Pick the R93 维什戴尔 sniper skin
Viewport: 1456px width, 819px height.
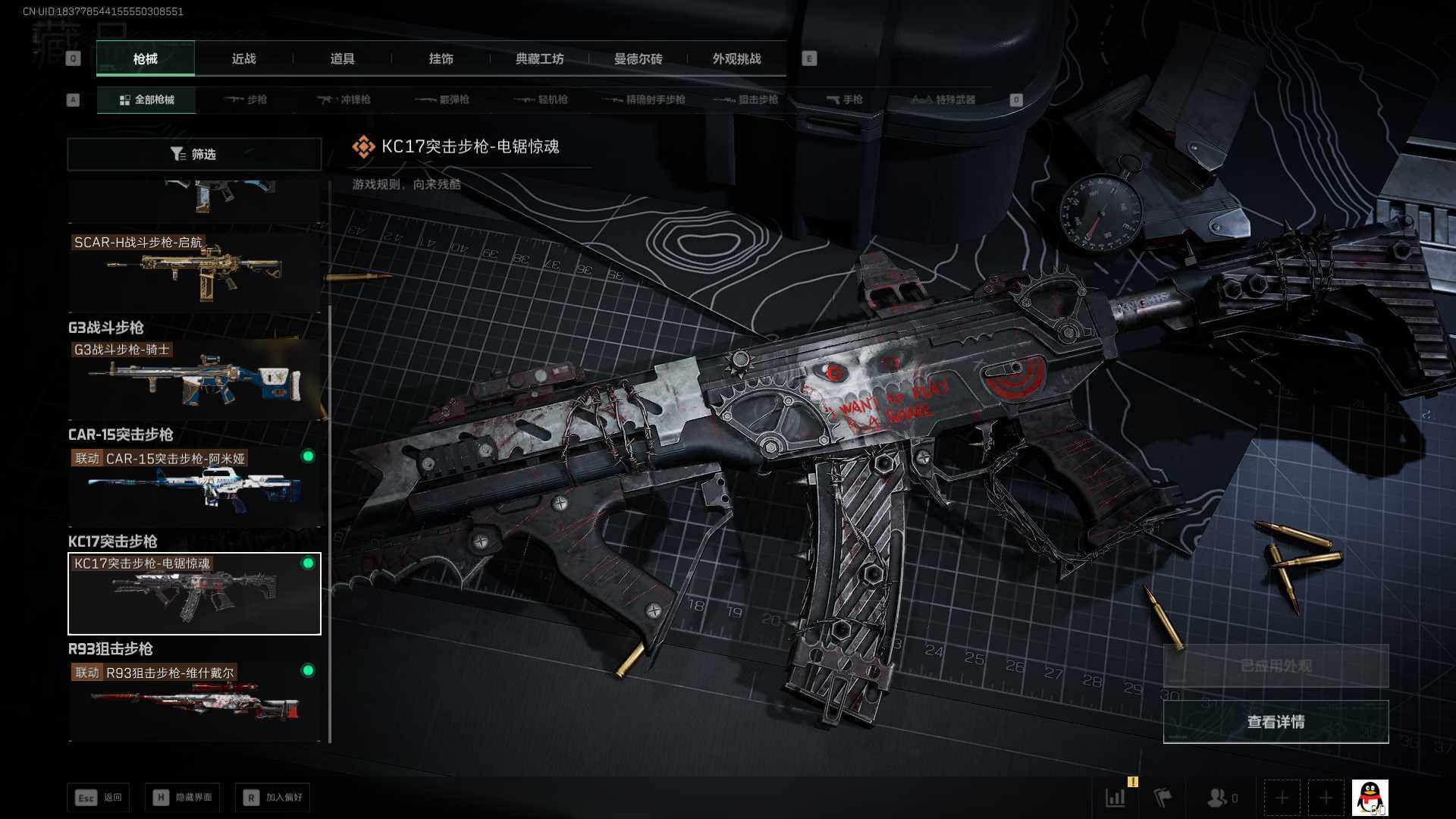pos(194,699)
